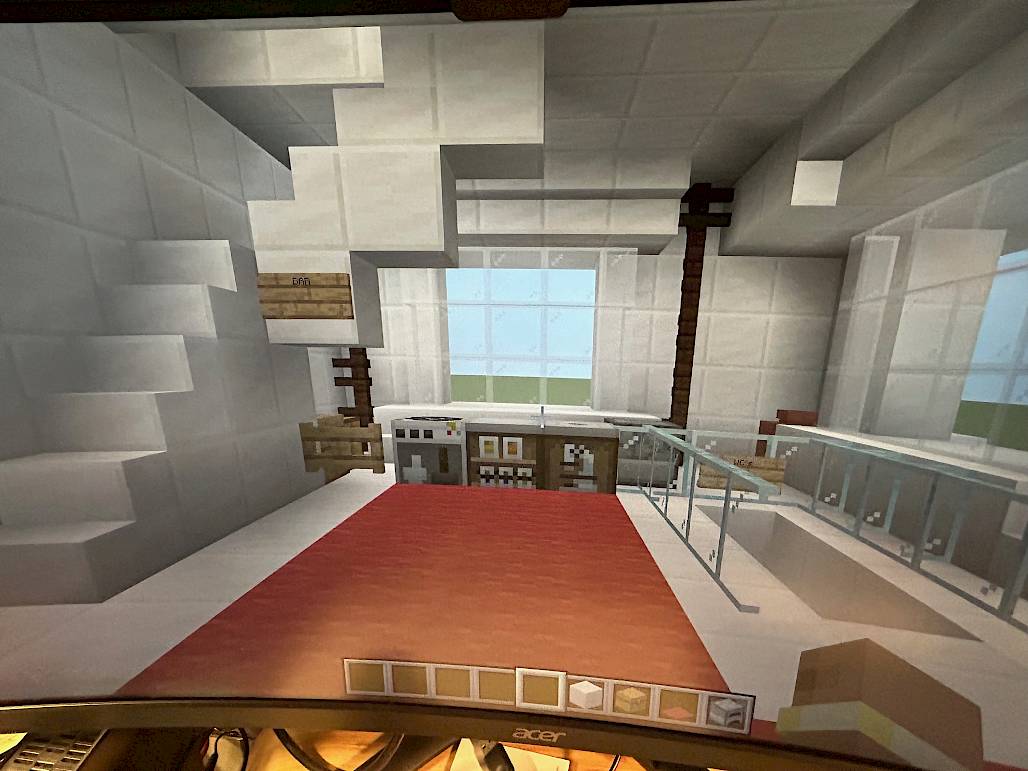Image resolution: width=1028 pixels, height=771 pixels.
Task: Select the white block hotbar slot
Action: 586,691
